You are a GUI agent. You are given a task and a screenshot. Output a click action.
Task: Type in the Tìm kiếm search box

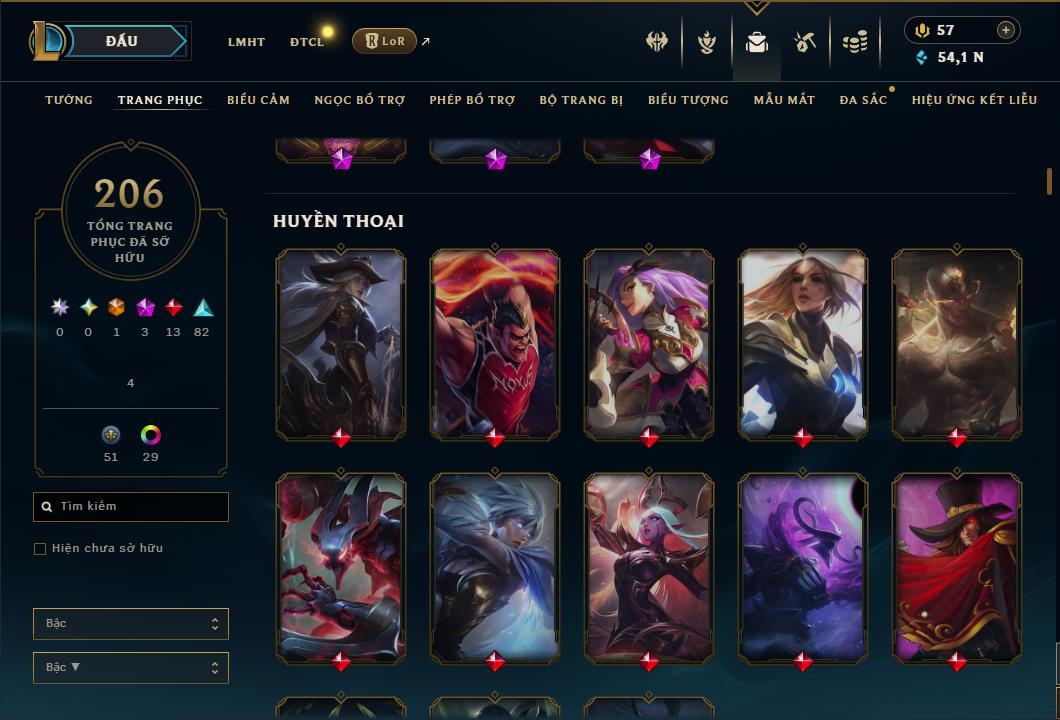tap(140, 507)
